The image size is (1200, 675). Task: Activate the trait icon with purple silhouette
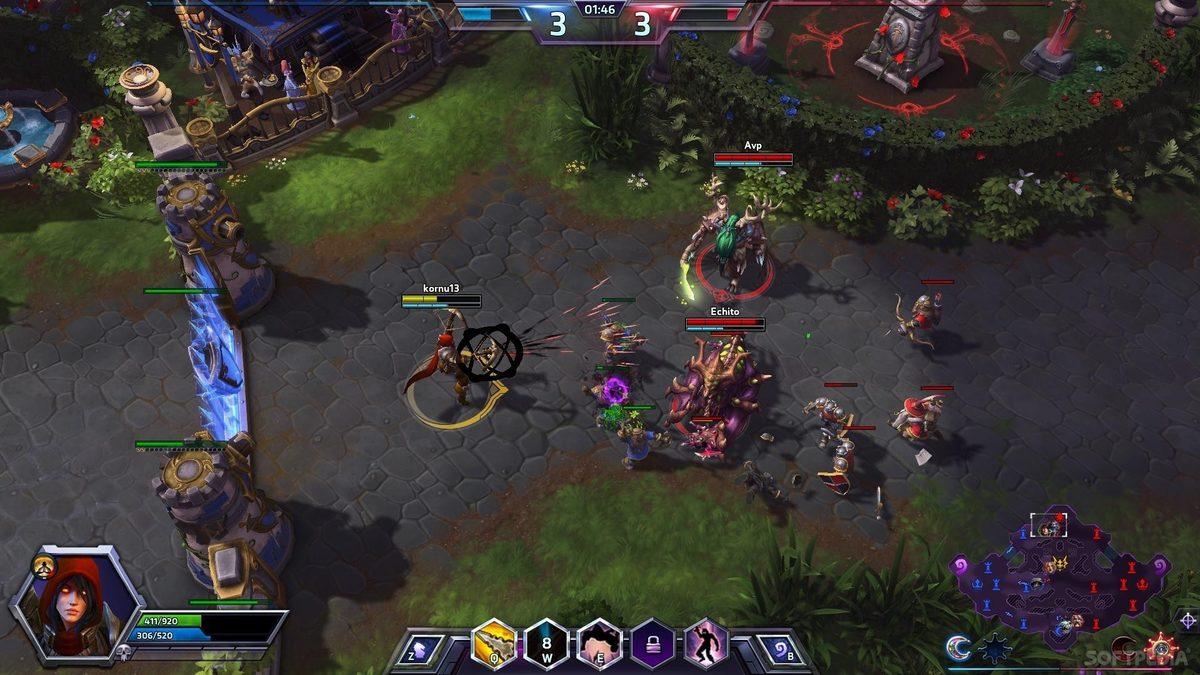point(705,643)
